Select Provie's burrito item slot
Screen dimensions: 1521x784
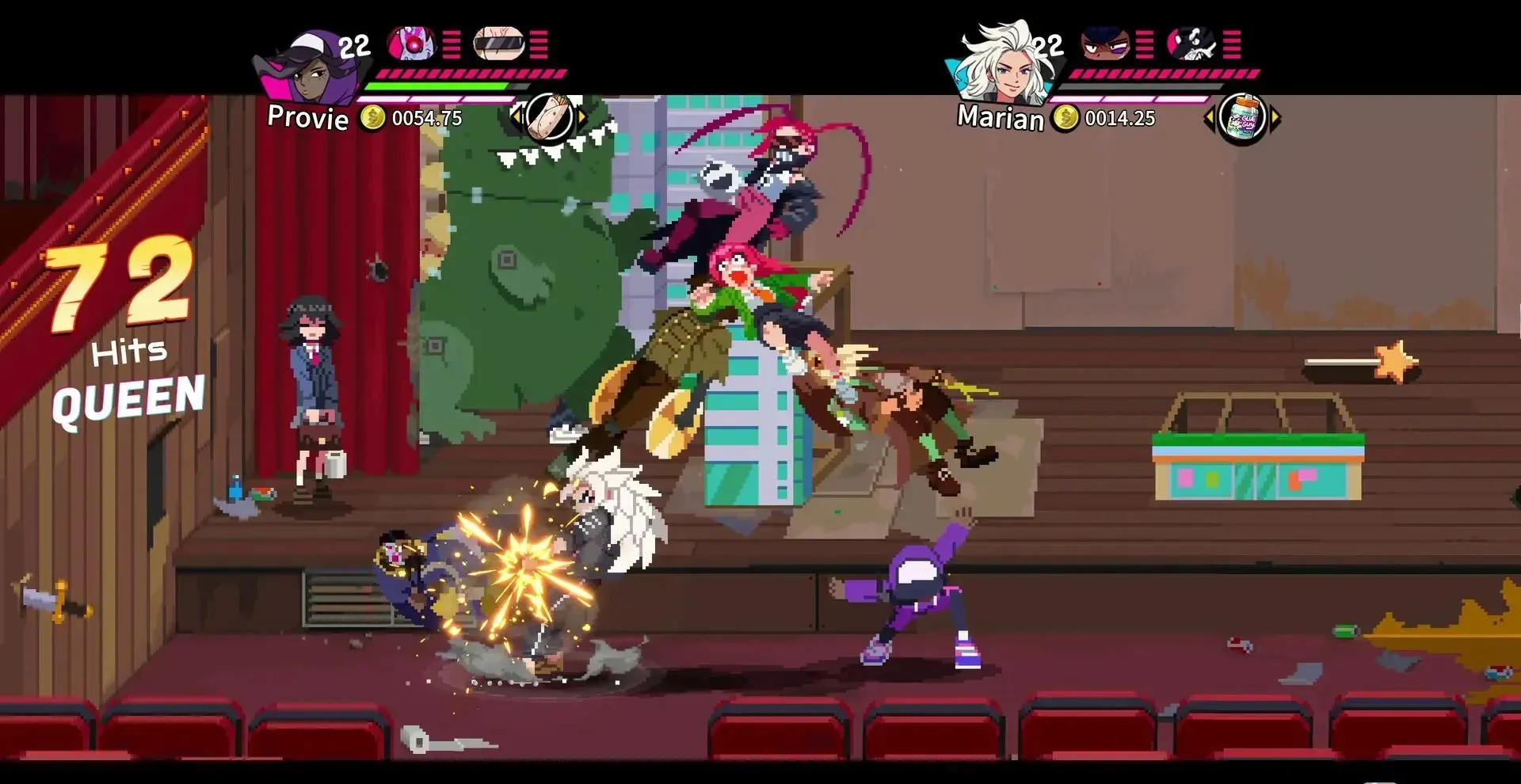(550, 118)
